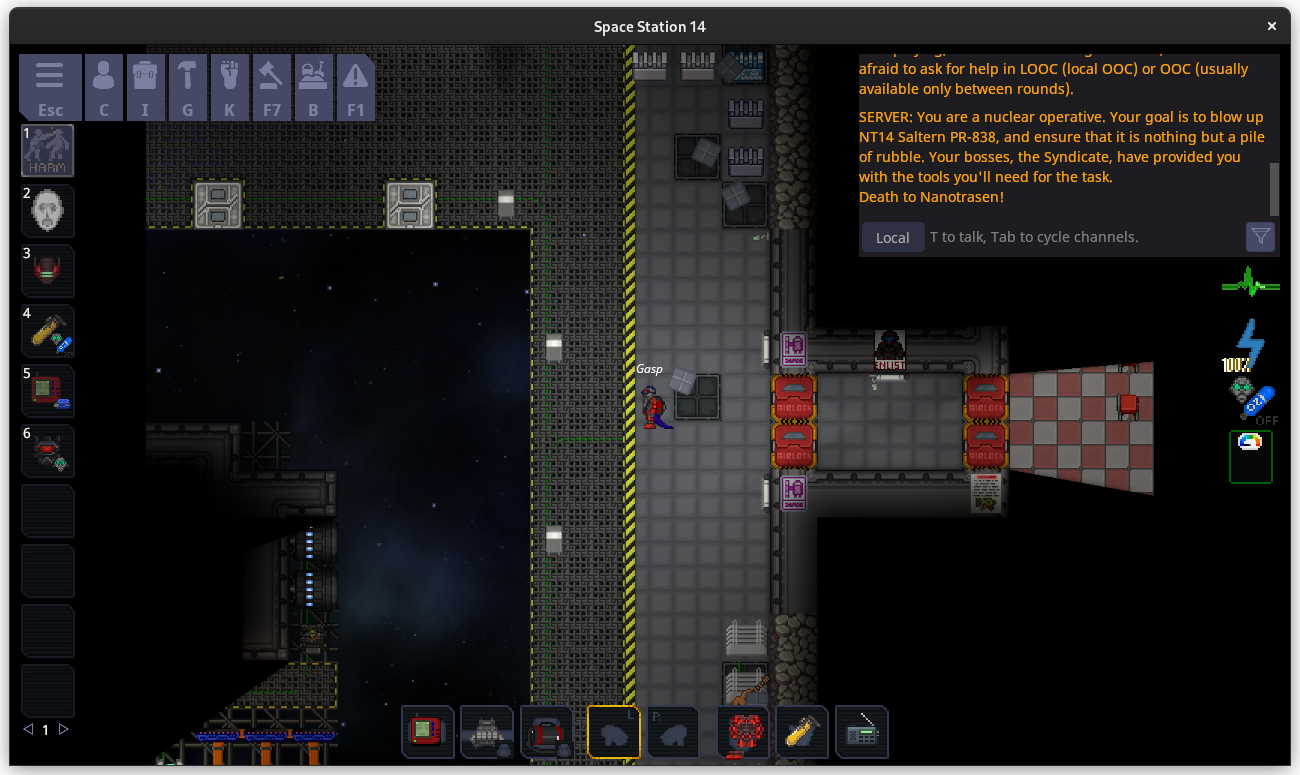Viewport: 1300px width, 775px height.
Task: Click the F1 warning ahelp icon
Action: (356, 87)
